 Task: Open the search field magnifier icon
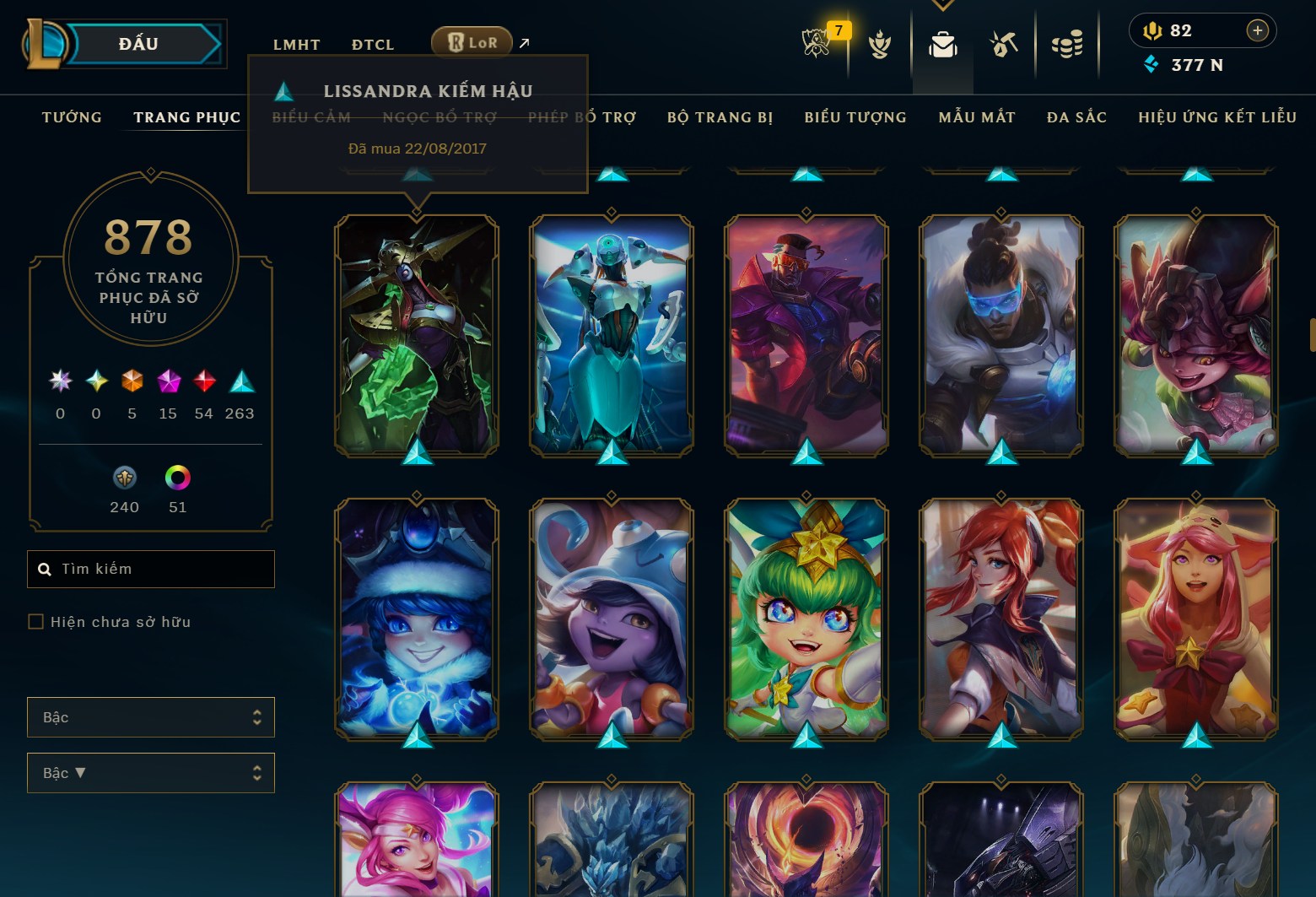(x=45, y=569)
